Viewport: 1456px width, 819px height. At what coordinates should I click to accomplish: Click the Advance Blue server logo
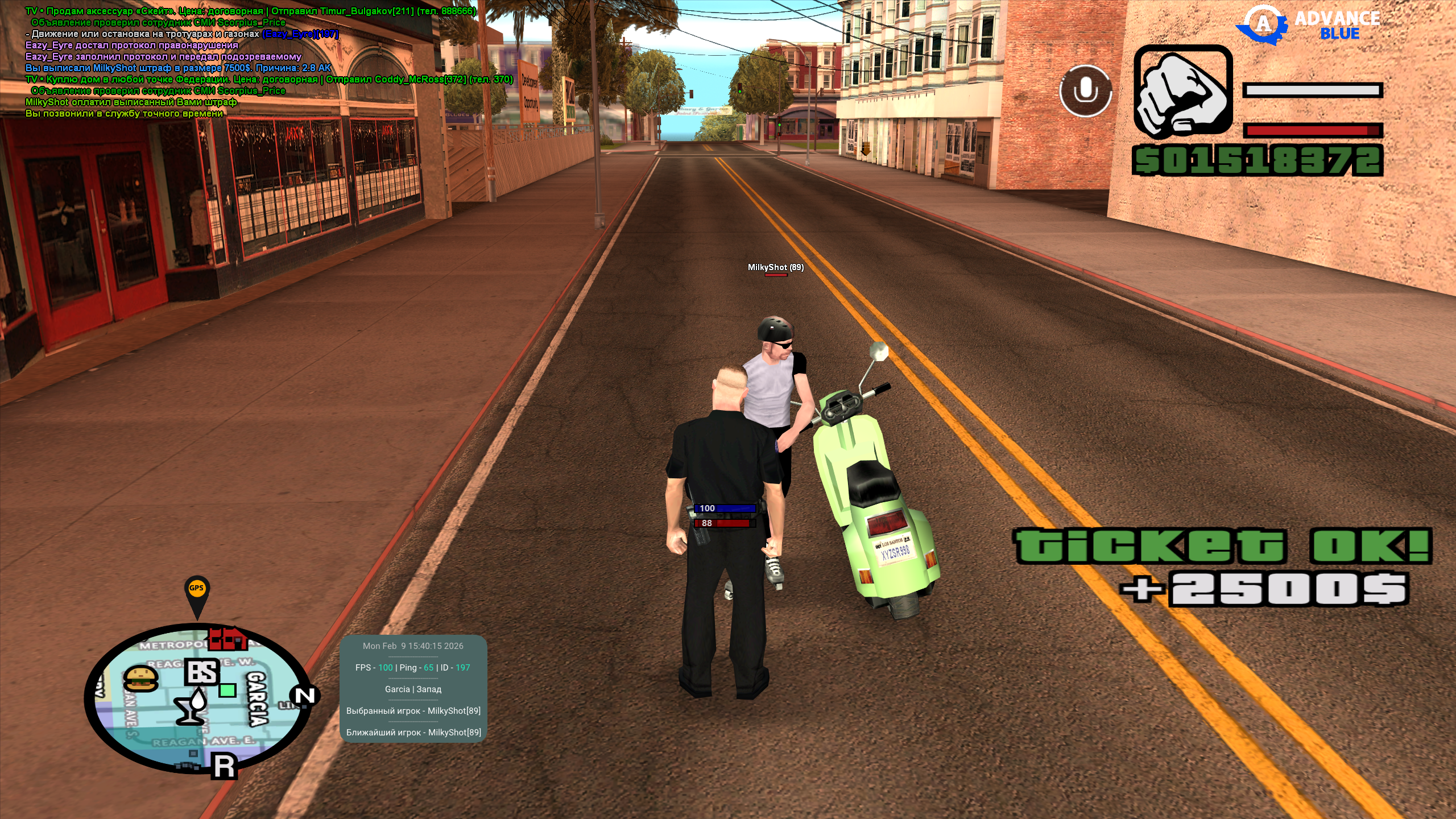[1308, 25]
